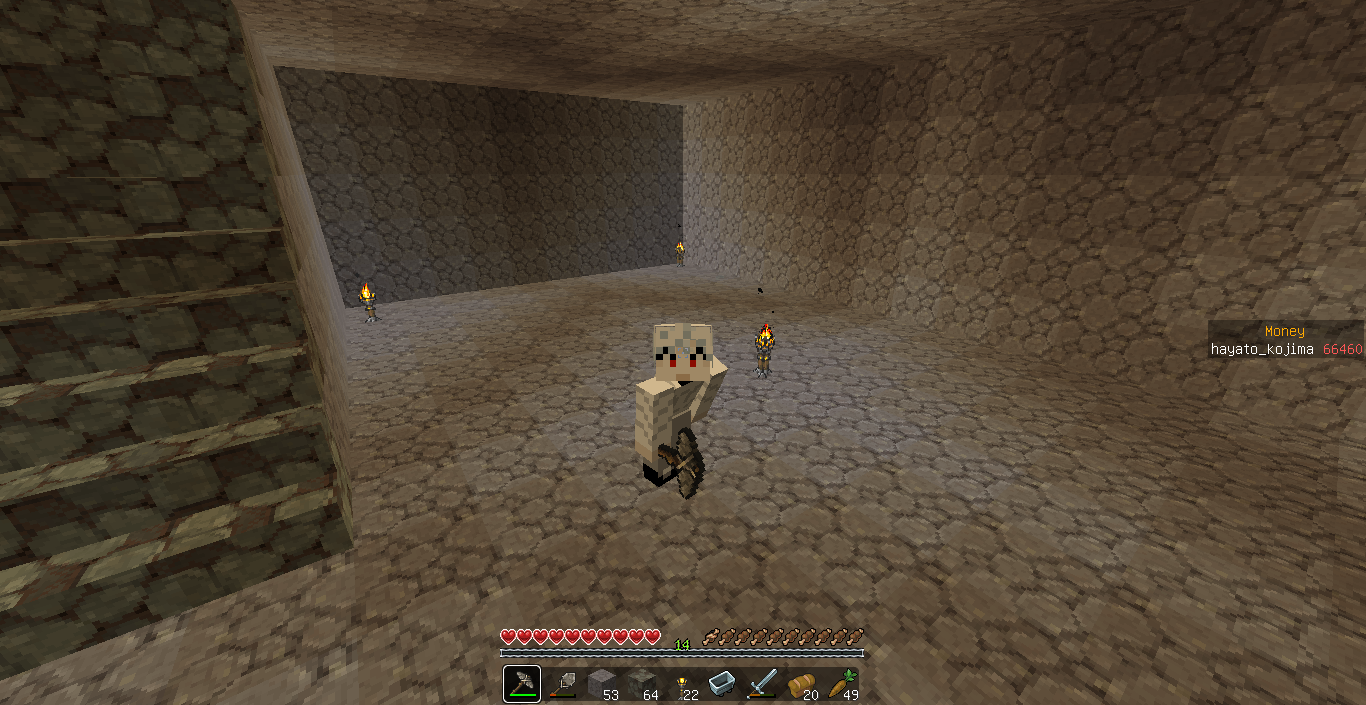Select the bread stack slot

click(x=801, y=684)
